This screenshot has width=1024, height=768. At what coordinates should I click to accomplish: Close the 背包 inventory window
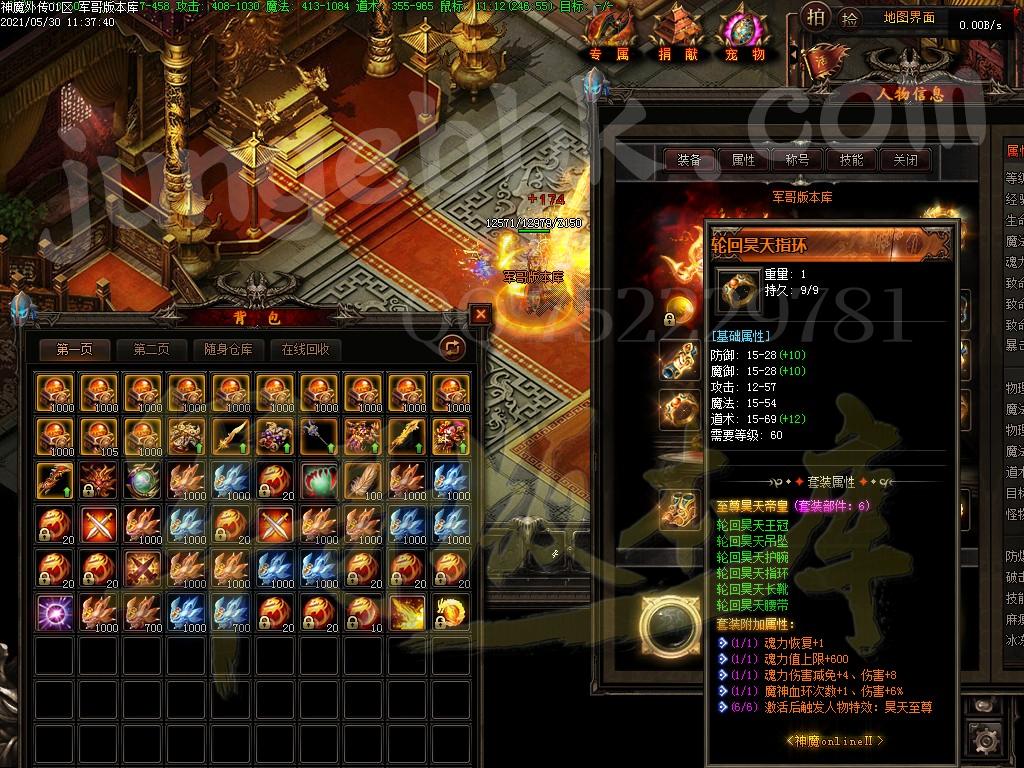[481, 314]
